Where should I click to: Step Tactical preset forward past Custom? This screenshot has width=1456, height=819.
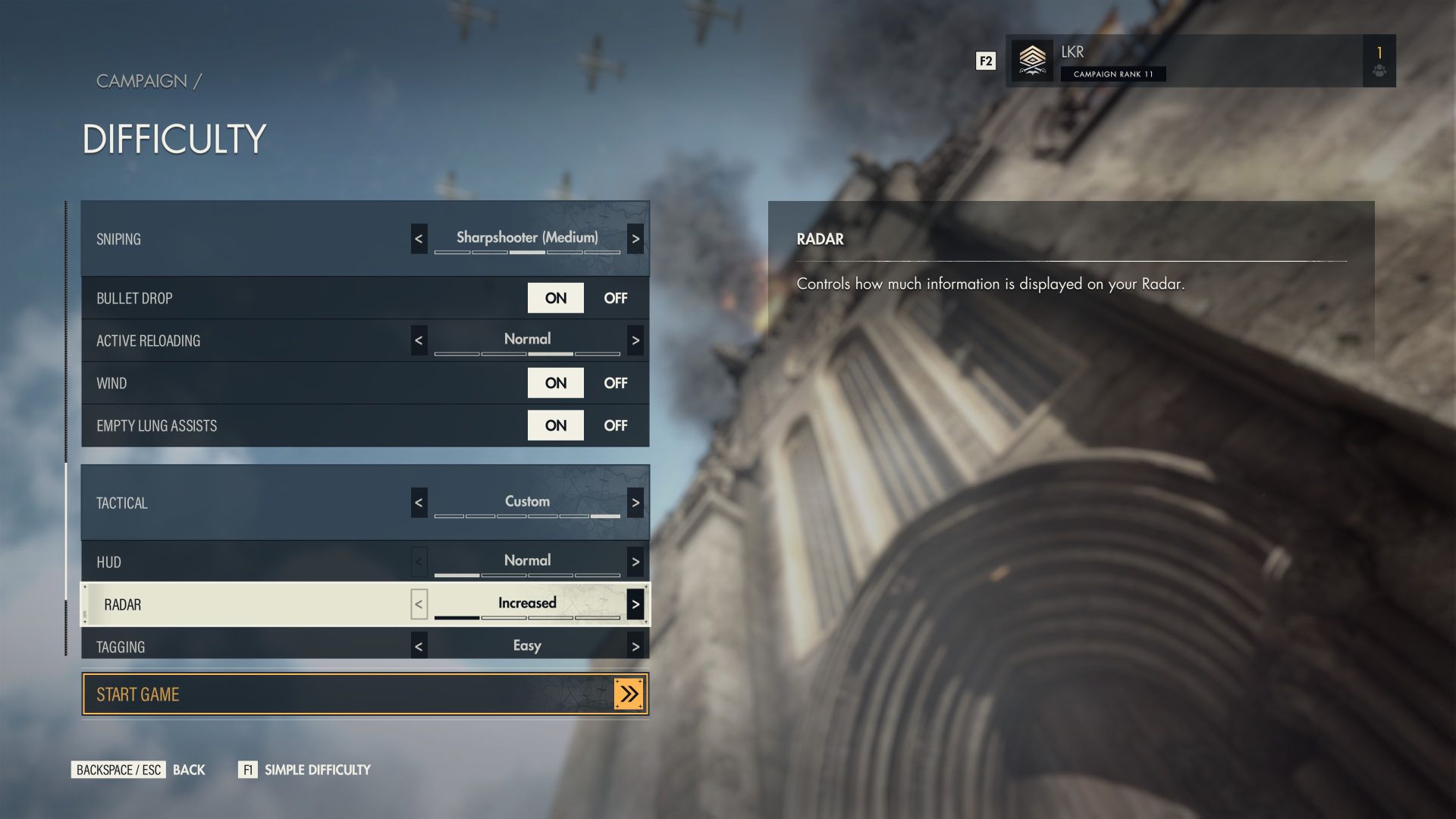pyautogui.click(x=635, y=501)
